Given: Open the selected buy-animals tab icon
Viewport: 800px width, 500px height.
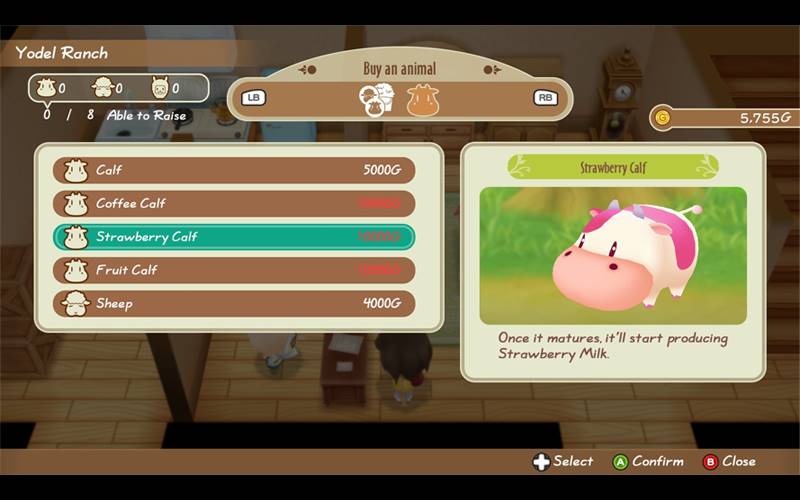Looking at the screenshot, I should [x=377, y=99].
